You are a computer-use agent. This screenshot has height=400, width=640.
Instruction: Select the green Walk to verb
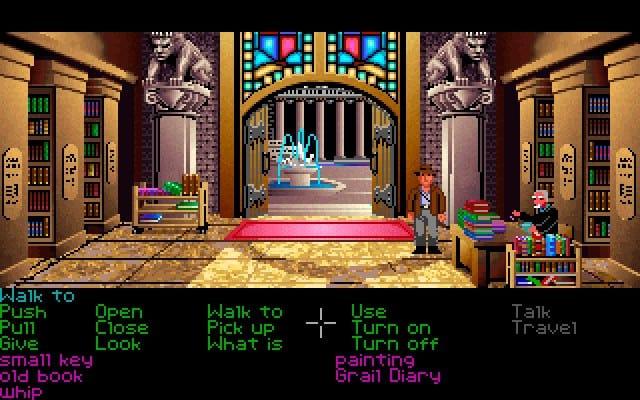[245, 312]
